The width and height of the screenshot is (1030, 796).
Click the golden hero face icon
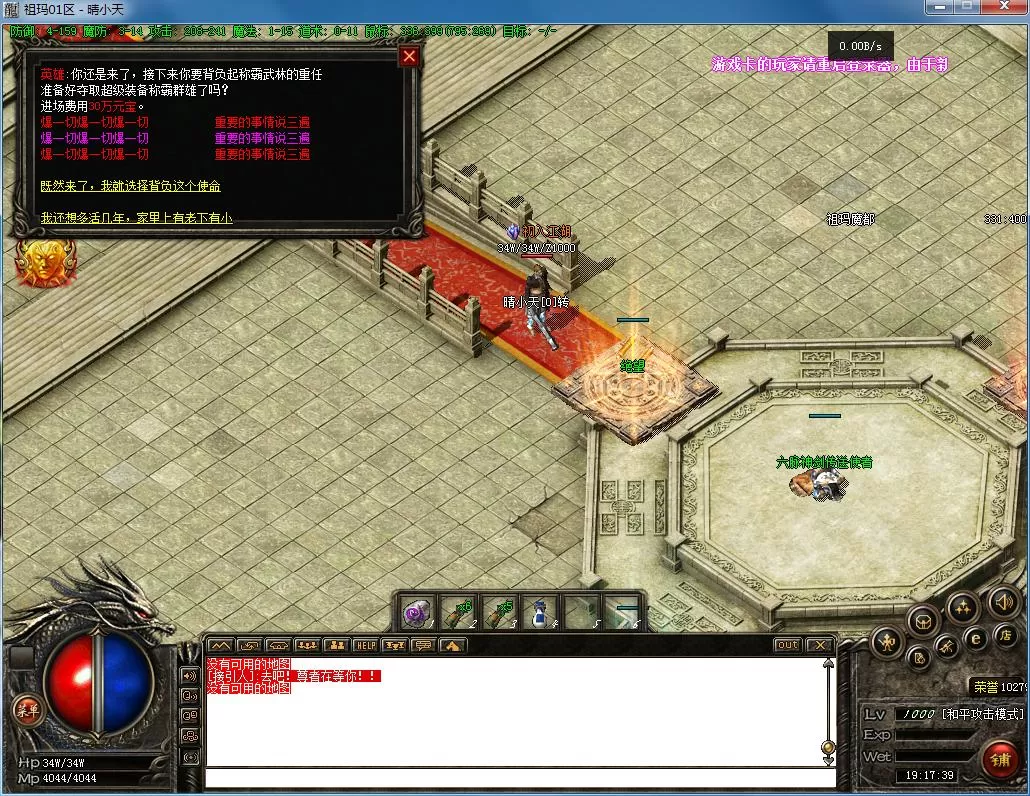pyautogui.click(x=35, y=263)
